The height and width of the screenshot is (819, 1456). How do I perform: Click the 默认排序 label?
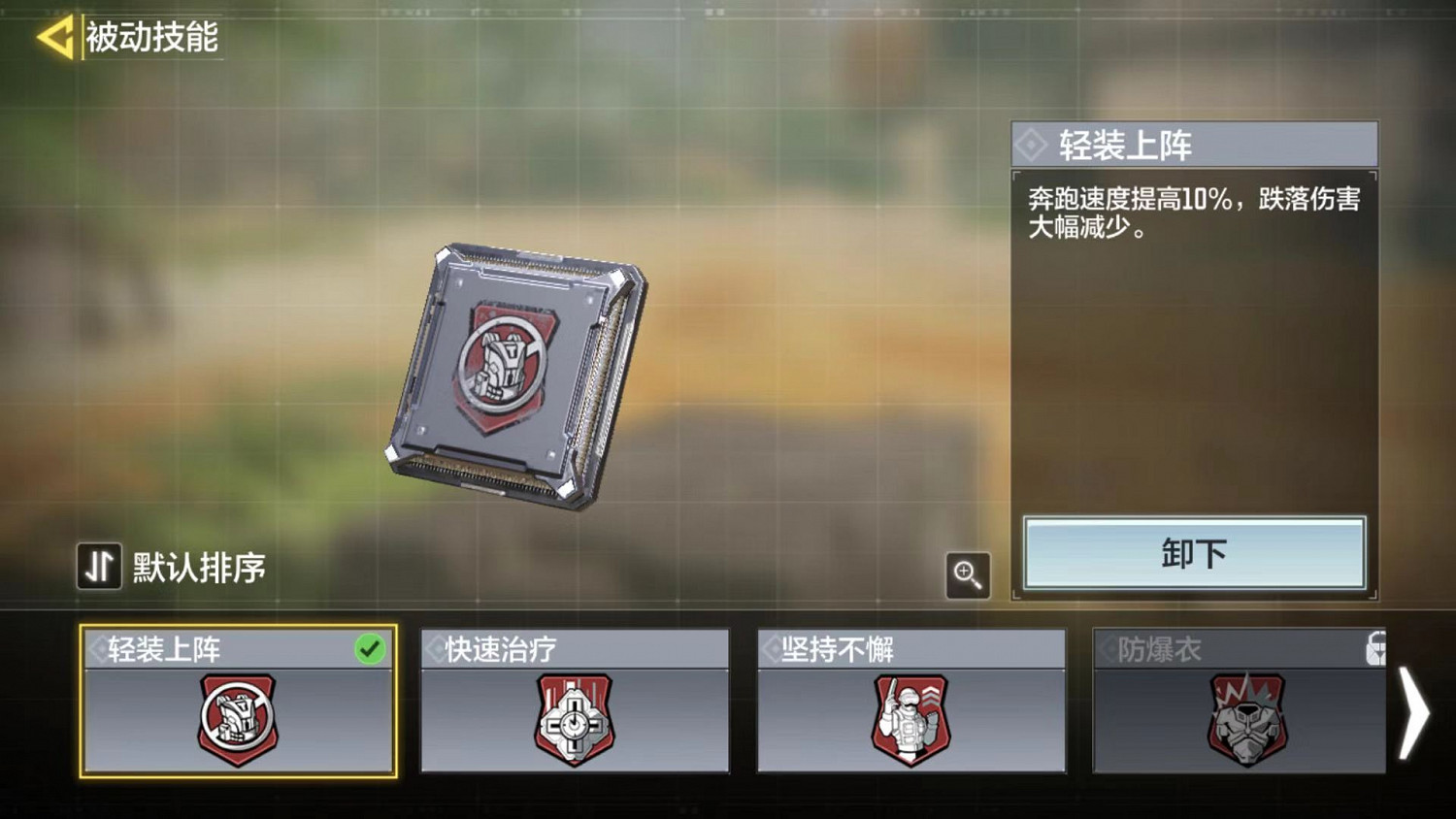(199, 564)
